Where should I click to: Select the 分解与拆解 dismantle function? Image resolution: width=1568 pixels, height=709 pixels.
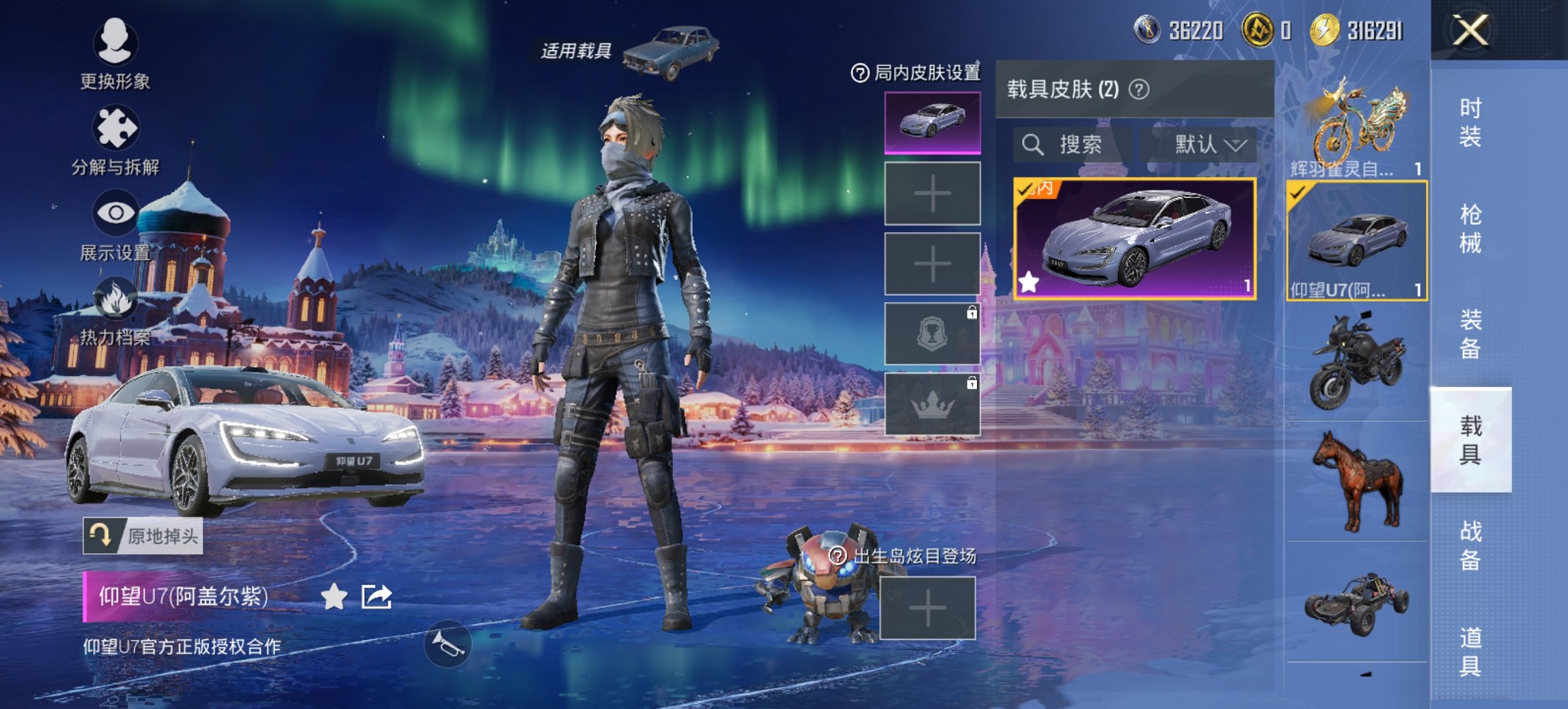tap(116, 126)
